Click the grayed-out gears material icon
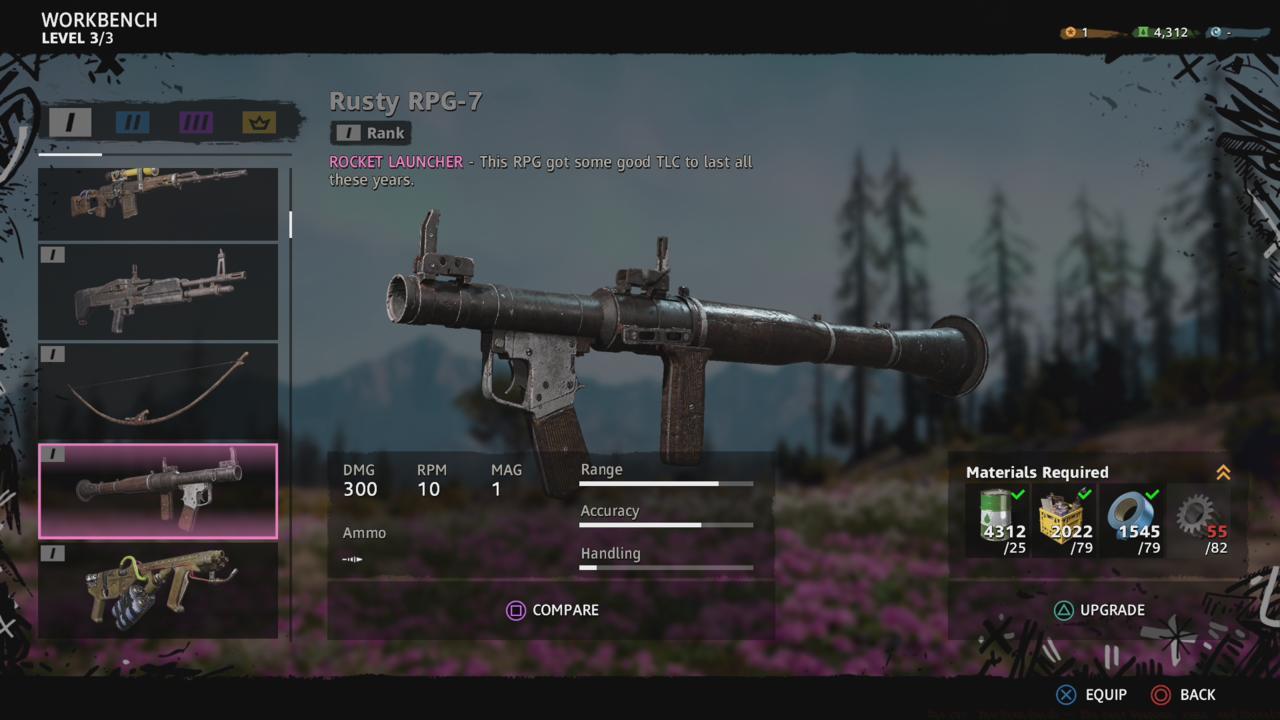 (x=1196, y=515)
